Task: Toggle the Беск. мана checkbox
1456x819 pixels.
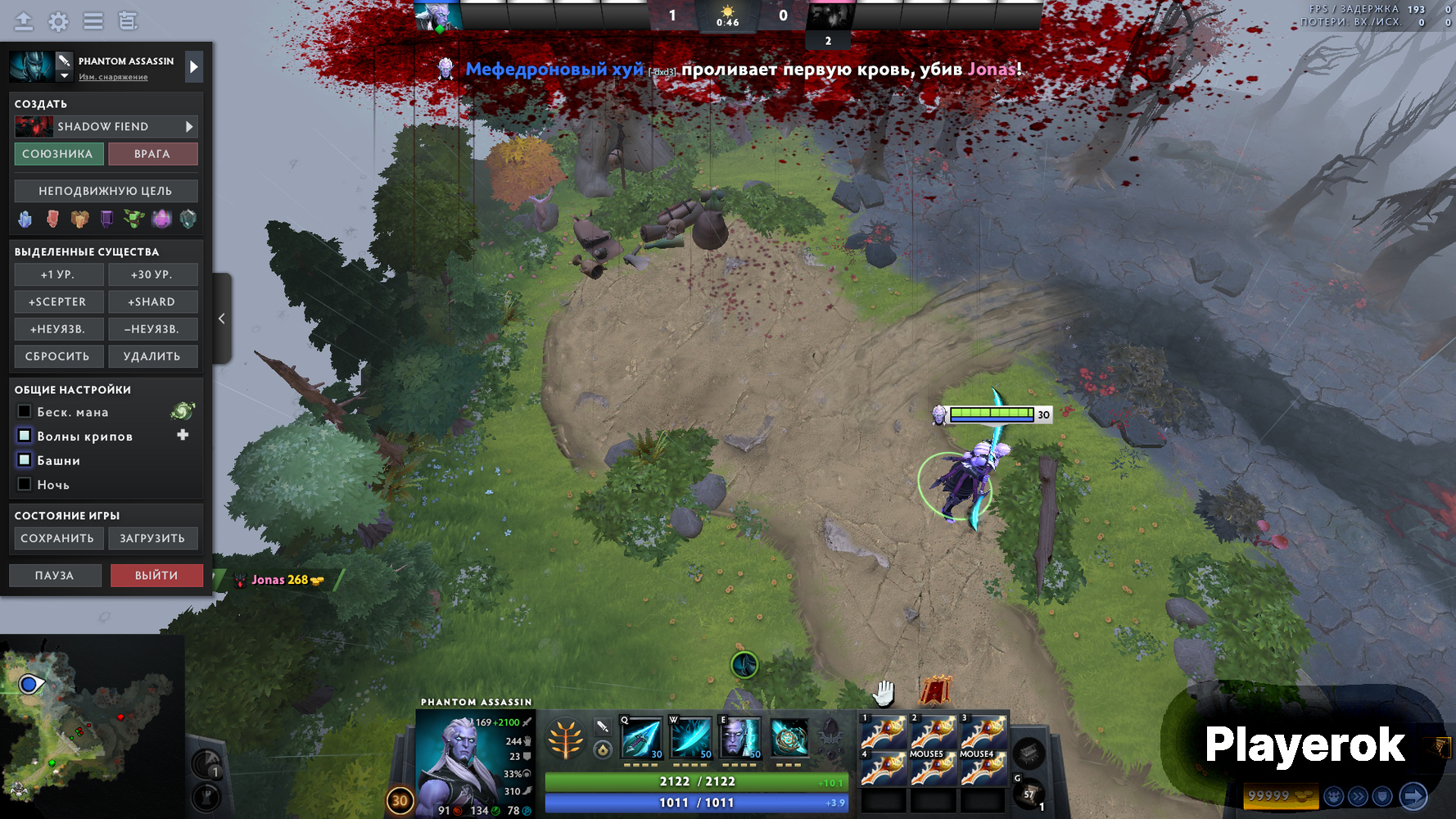Action: pyautogui.click(x=25, y=412)
